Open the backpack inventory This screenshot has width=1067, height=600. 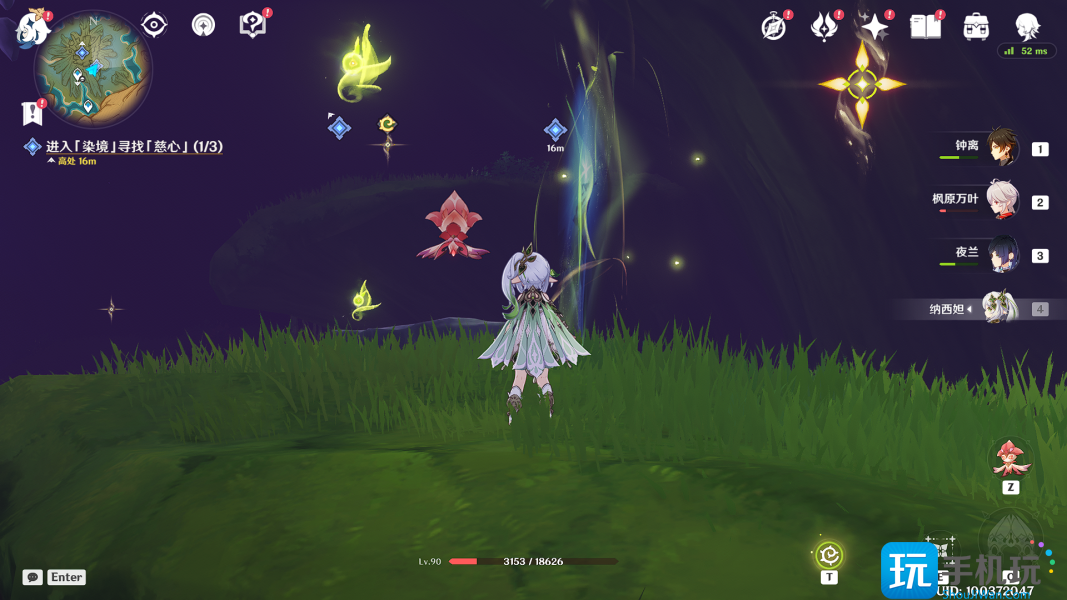(976, 27)
